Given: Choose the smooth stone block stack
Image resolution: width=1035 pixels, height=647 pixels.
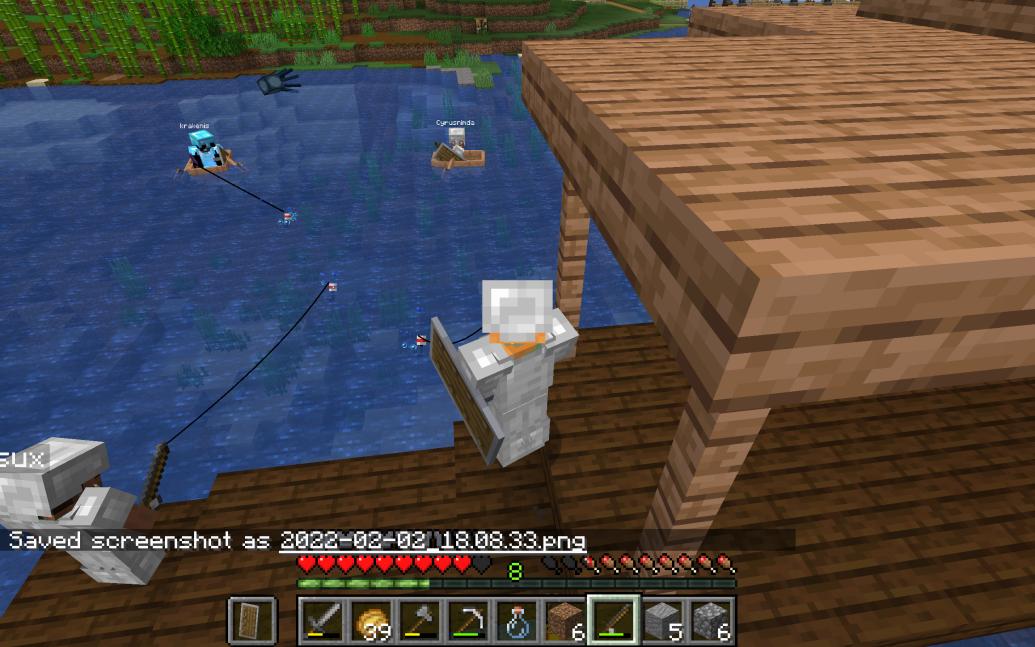Looking at the screenshot, I should [661, 621].
